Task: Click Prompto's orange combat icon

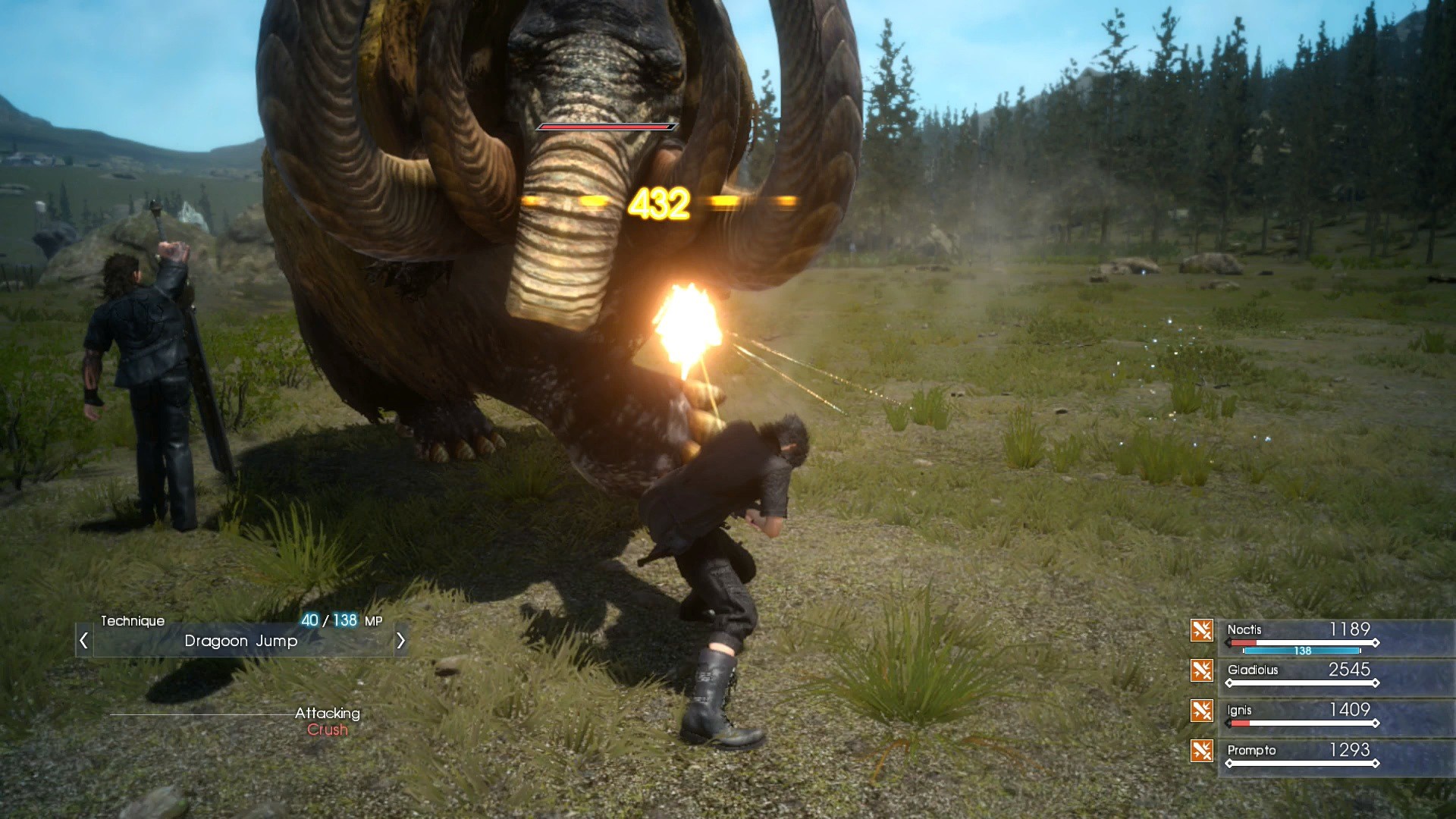Action: pyautogui.click(x=1202, y=751)
